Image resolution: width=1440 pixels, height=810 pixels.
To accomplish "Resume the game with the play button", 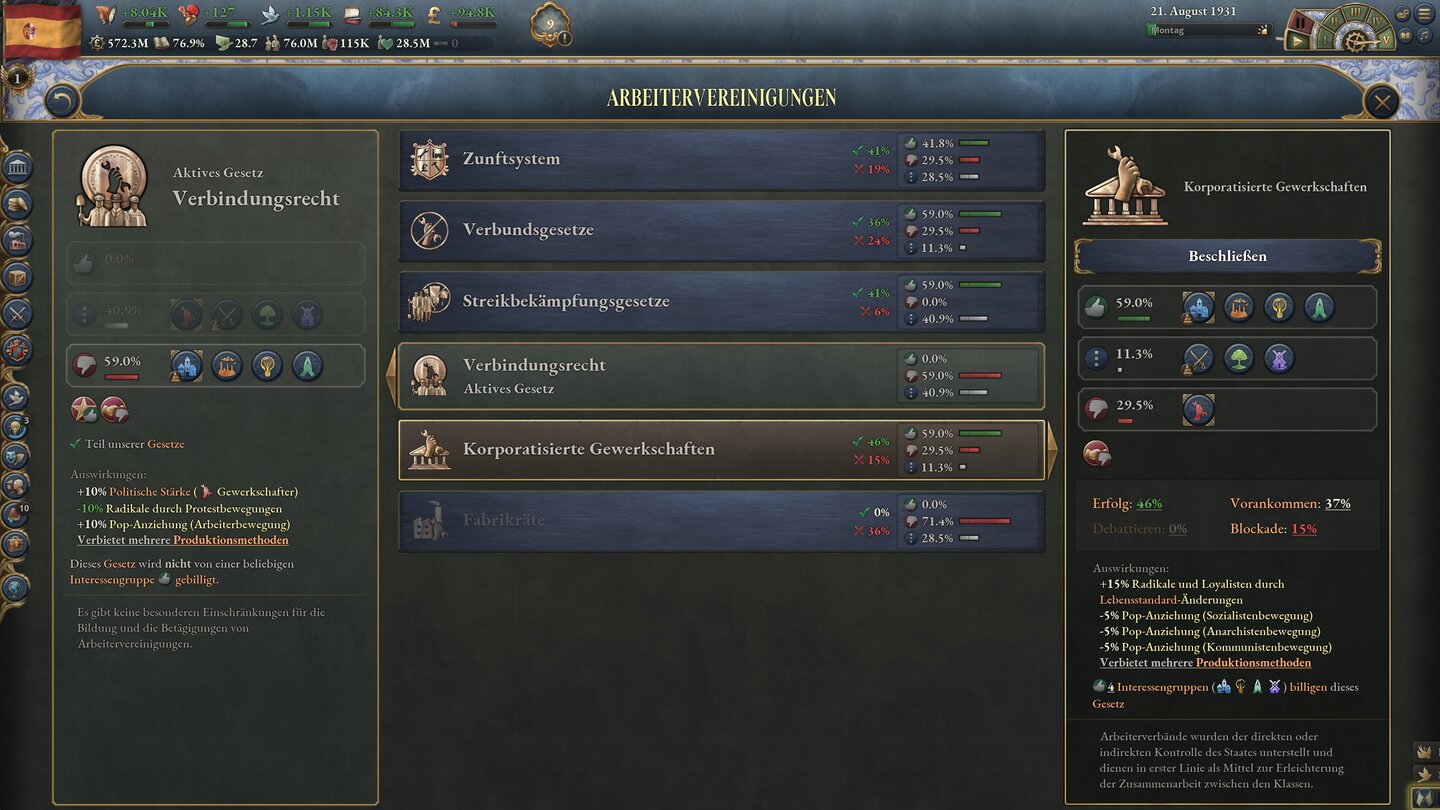I will pyautogui.click(x=1298, y=39).
